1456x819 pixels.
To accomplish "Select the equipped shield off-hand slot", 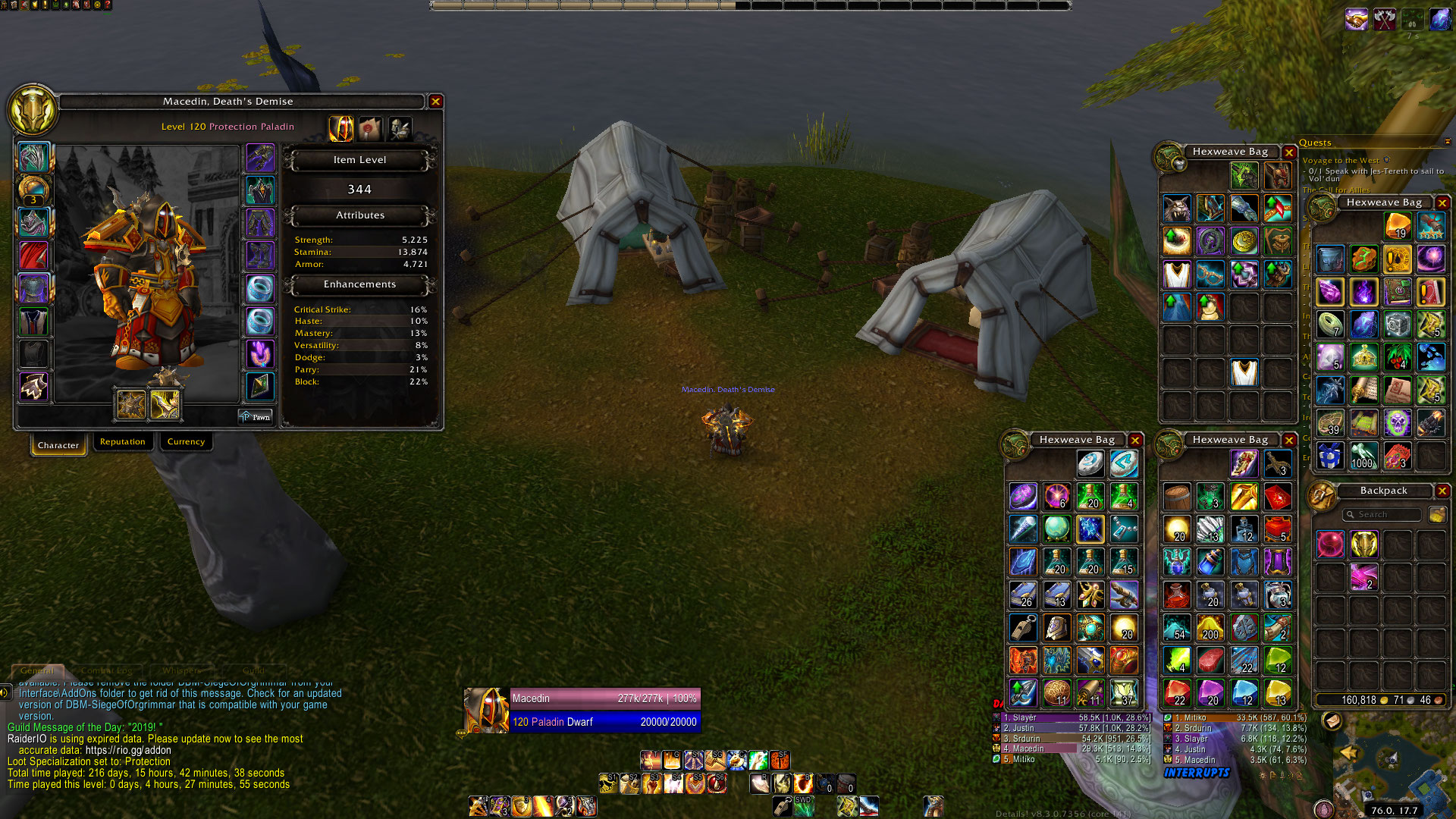I will coord(165,405).
